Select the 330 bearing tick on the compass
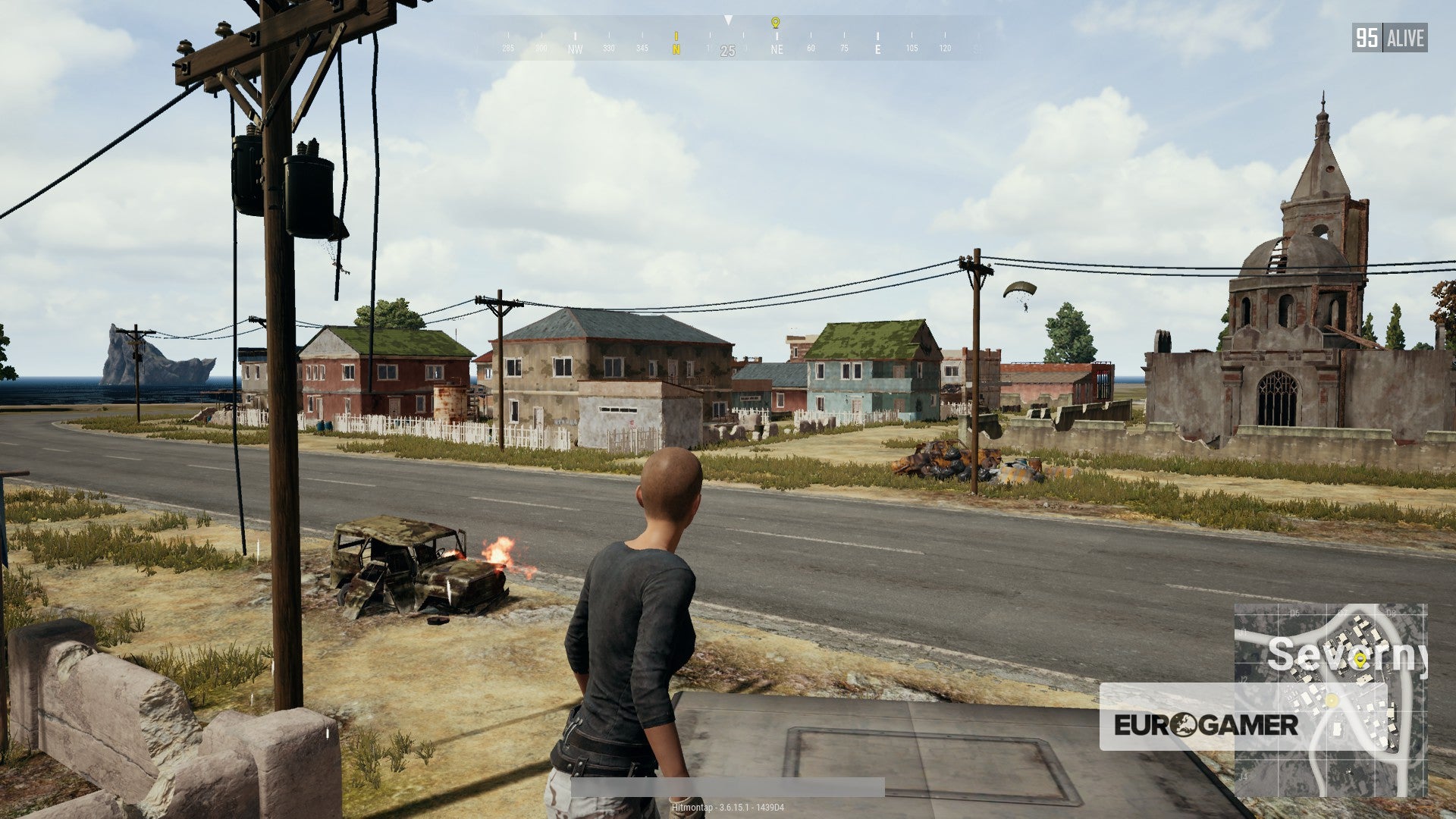 610,49
